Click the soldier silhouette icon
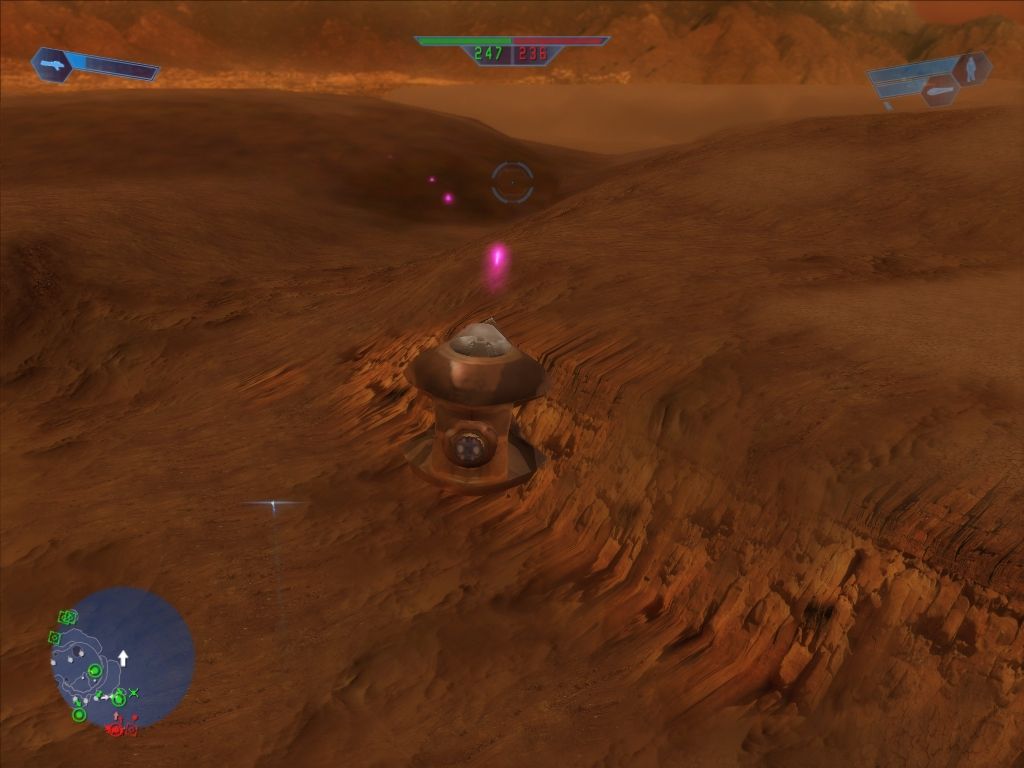The height and width of the screenshot is (768, 1024). tap(970, 68)
